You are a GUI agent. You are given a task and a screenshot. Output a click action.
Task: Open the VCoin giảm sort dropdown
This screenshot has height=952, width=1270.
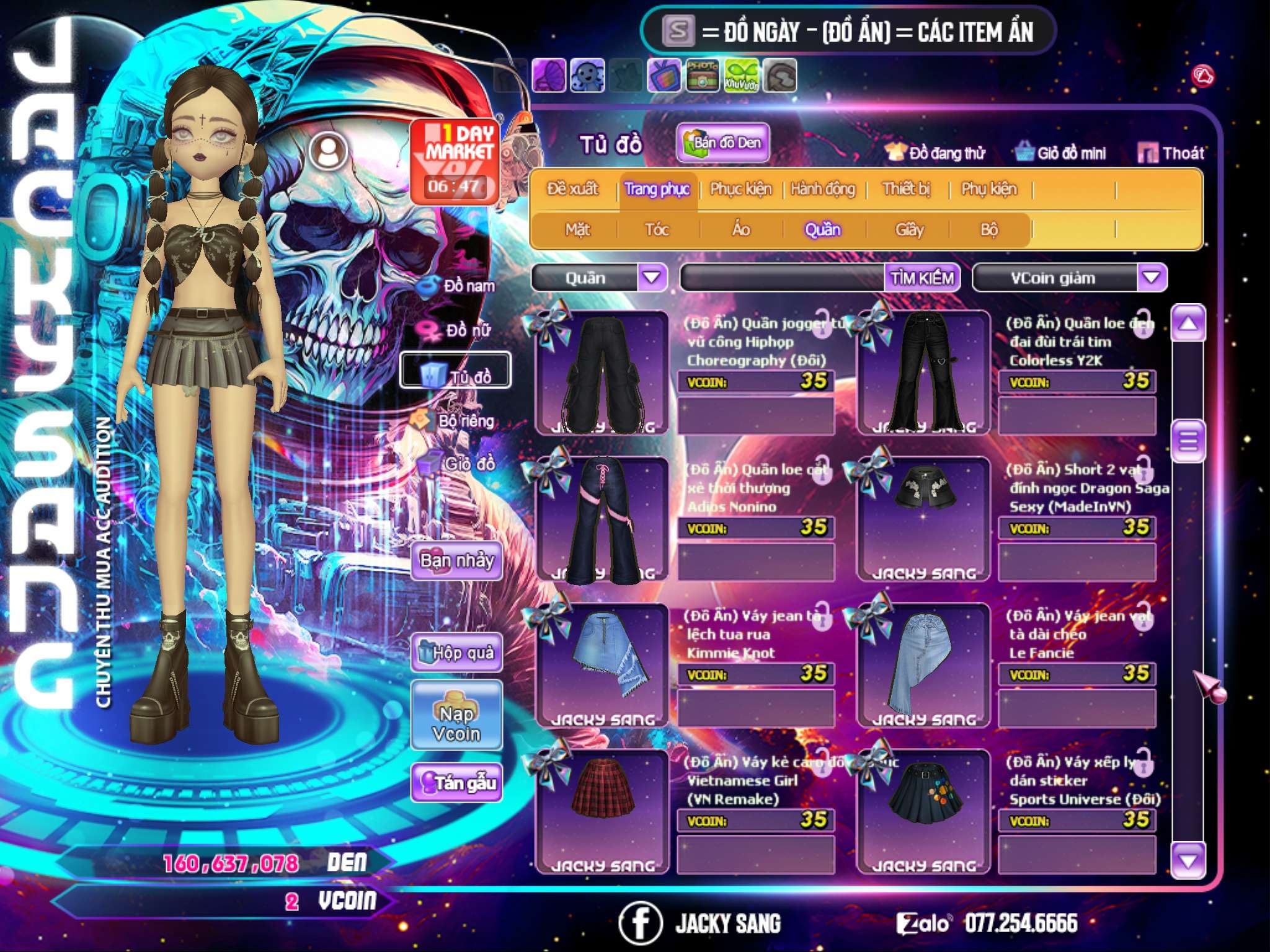tap(1152, 277)
